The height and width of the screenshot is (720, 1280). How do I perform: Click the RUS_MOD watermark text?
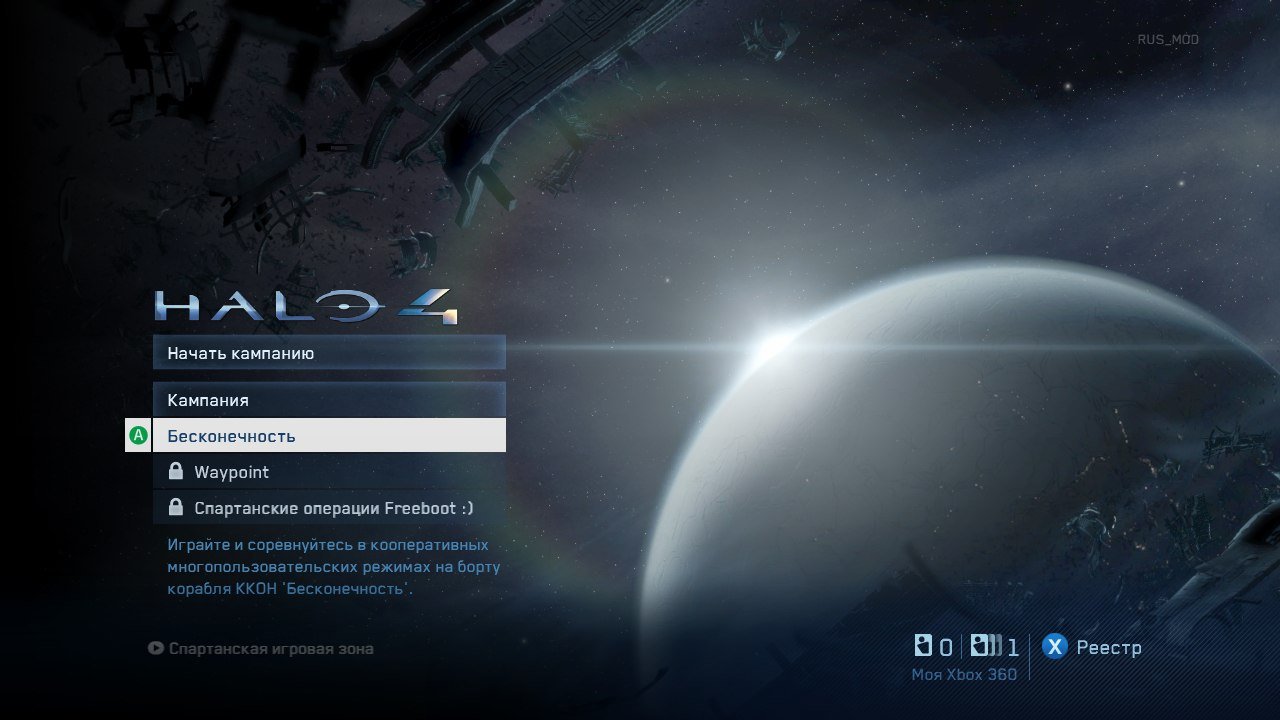tap(1170, 40)
